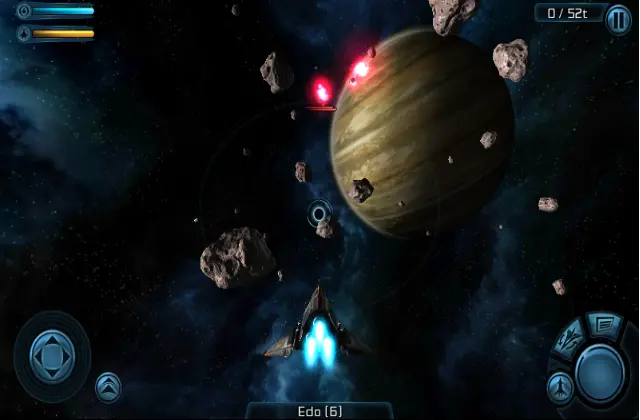Select the Edo (6) target label

tap(319, 411)
